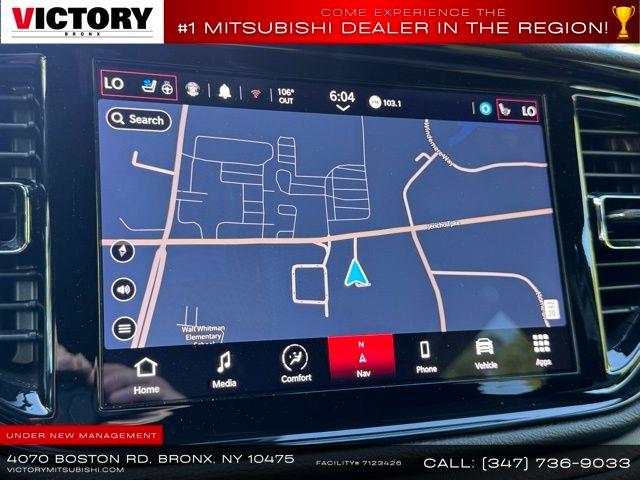Open the Apps grid
640x480 pixels.
[x=541, y=348]
